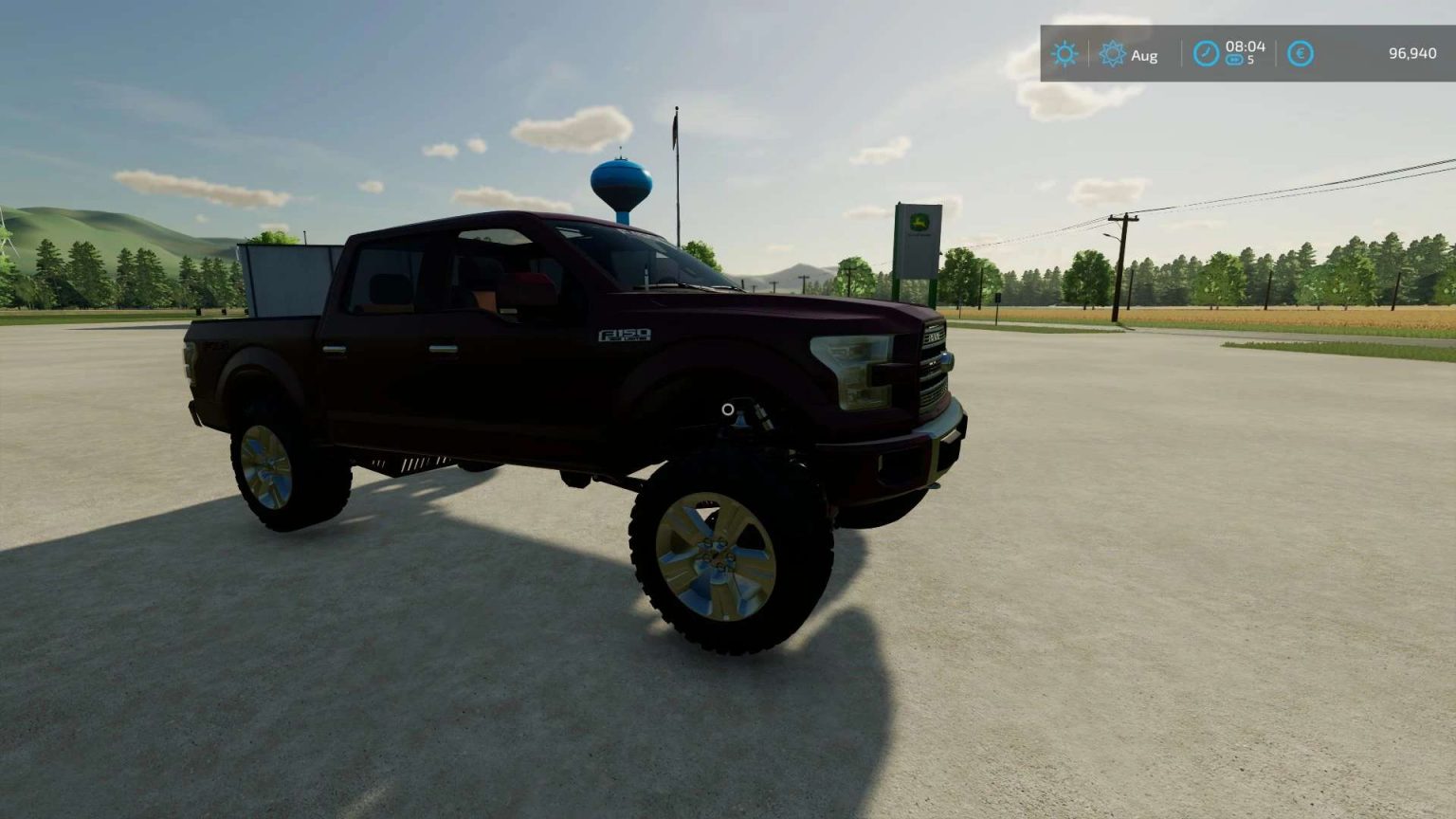Click the clock icon in the HUD
The height and width of the screenshot is (819, 1456).
1204,54
